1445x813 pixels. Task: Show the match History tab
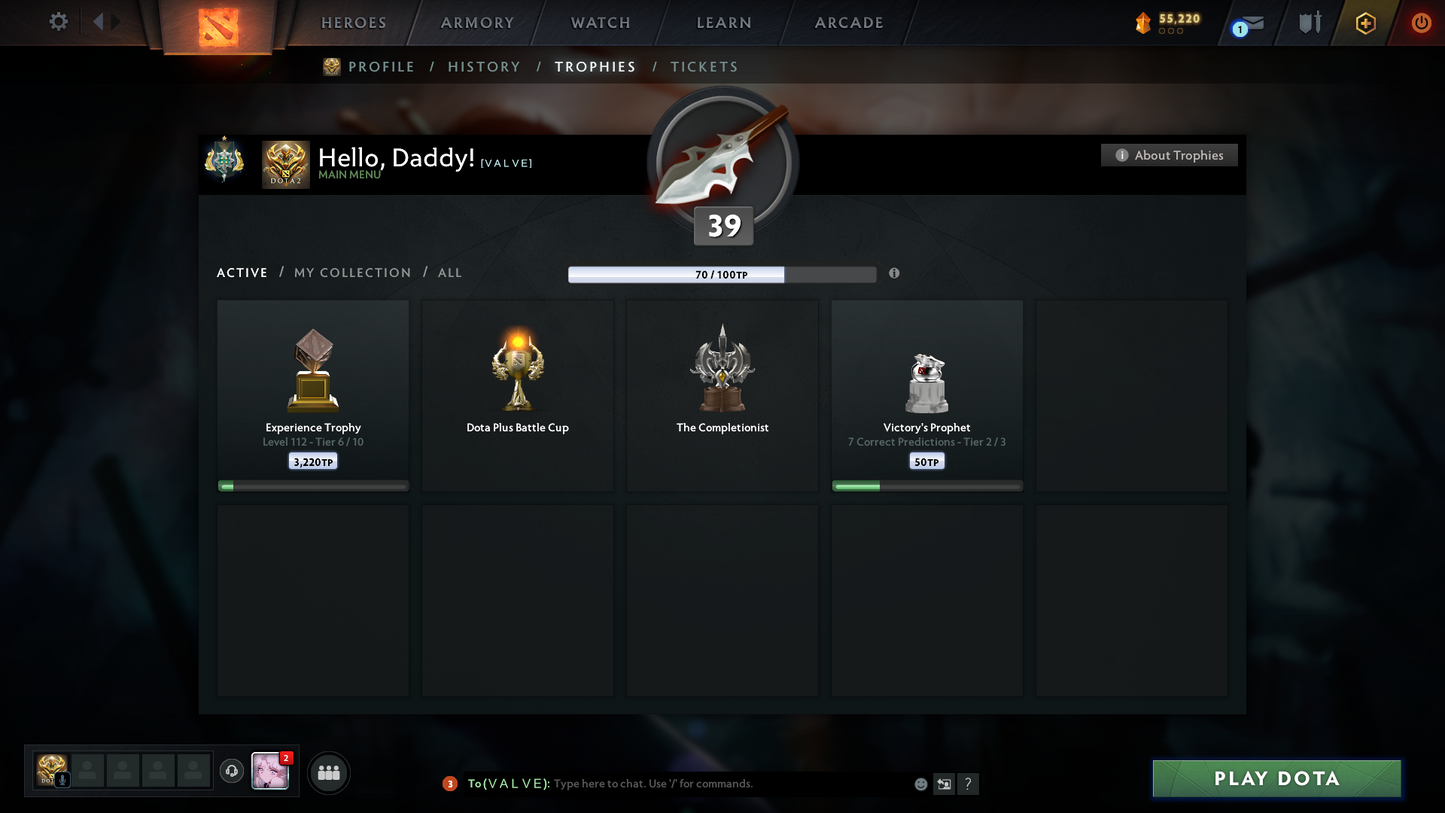pyautogui.click(x=484, y=67)
